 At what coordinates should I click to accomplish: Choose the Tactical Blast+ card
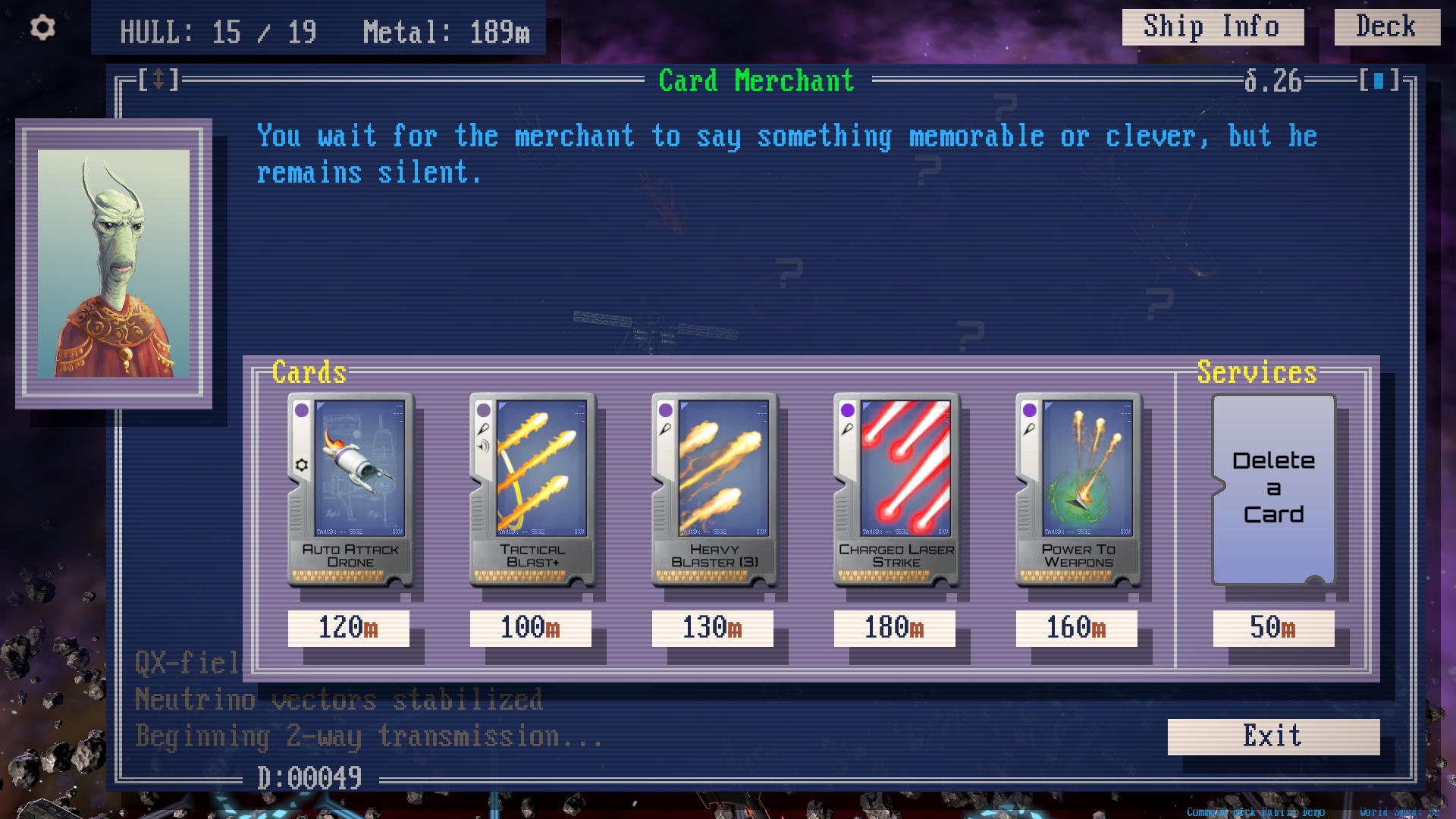pos(532,490)
